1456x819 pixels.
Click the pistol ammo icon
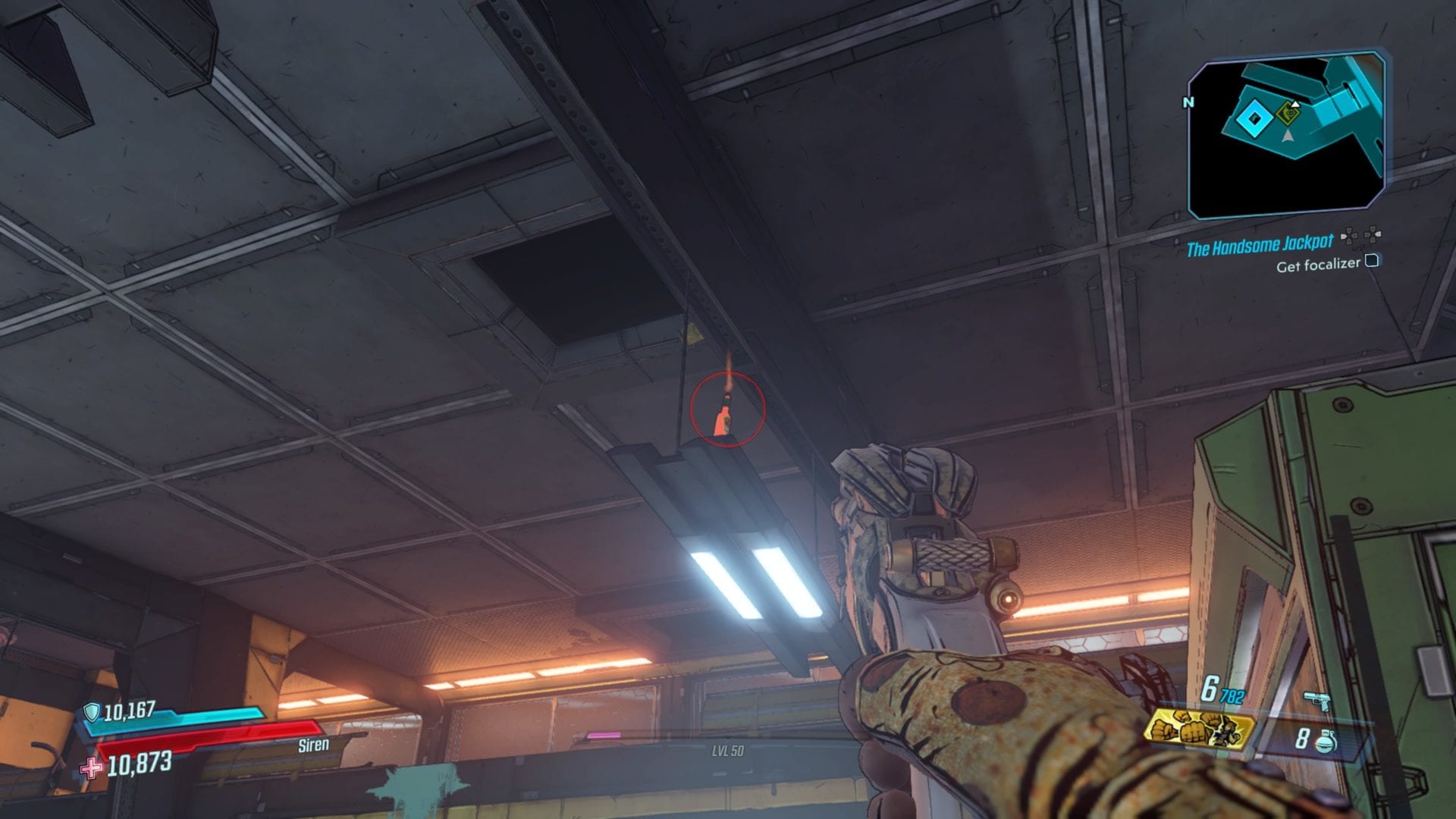coord(1317,701)
